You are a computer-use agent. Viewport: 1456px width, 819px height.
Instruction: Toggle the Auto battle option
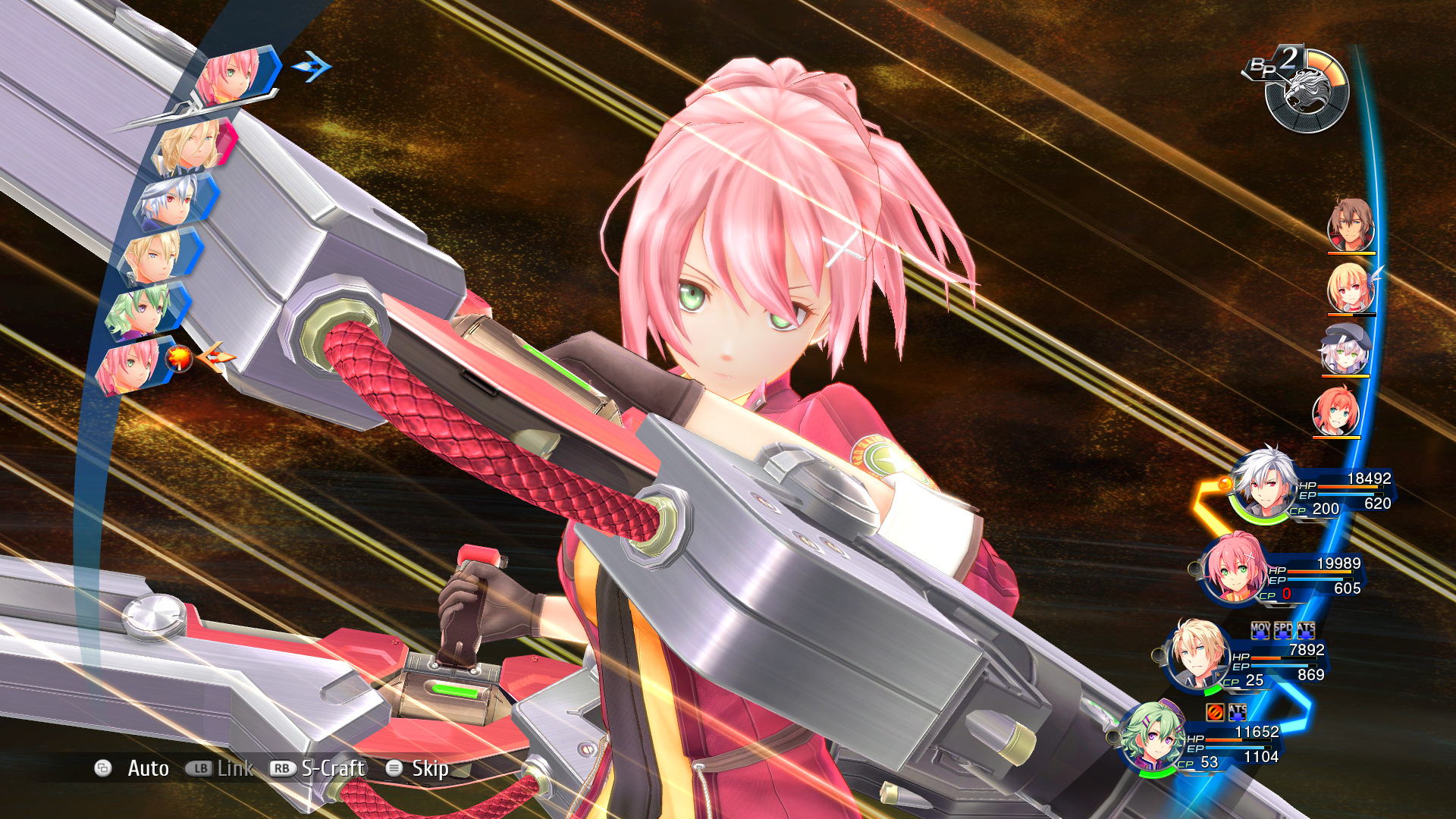[x=147, y=768]
